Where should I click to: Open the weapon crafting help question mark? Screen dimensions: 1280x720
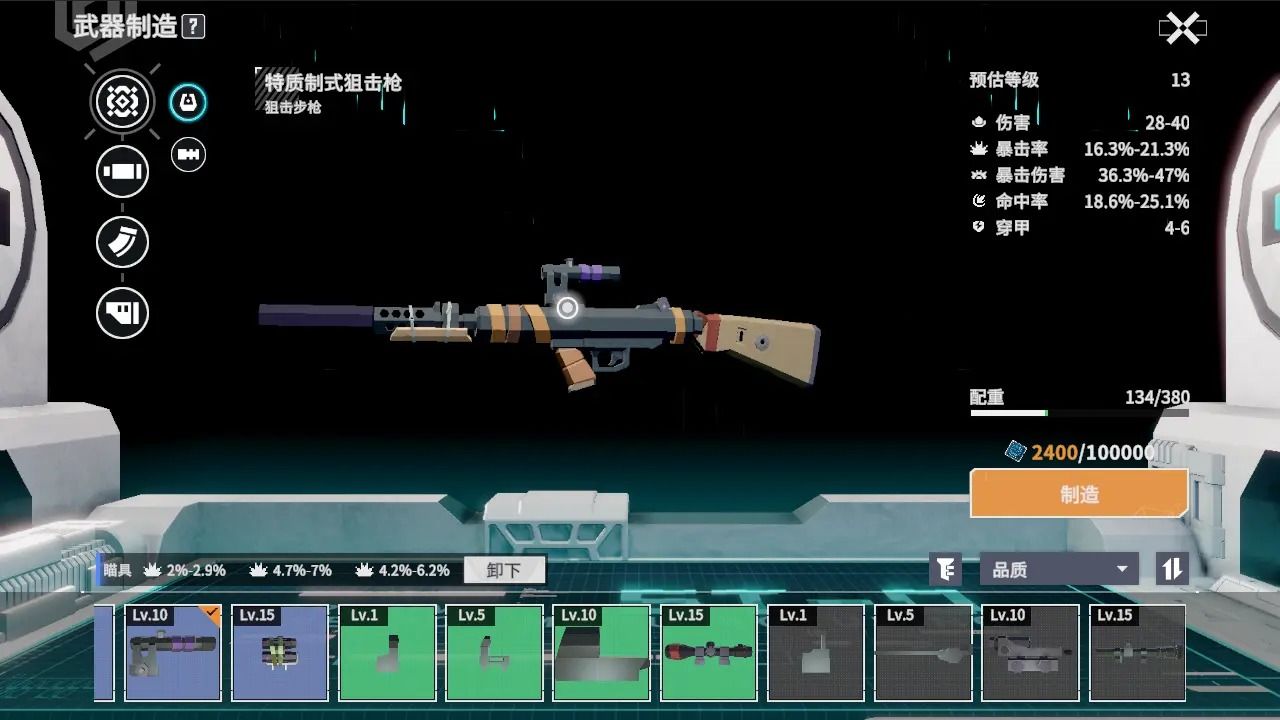194,27
